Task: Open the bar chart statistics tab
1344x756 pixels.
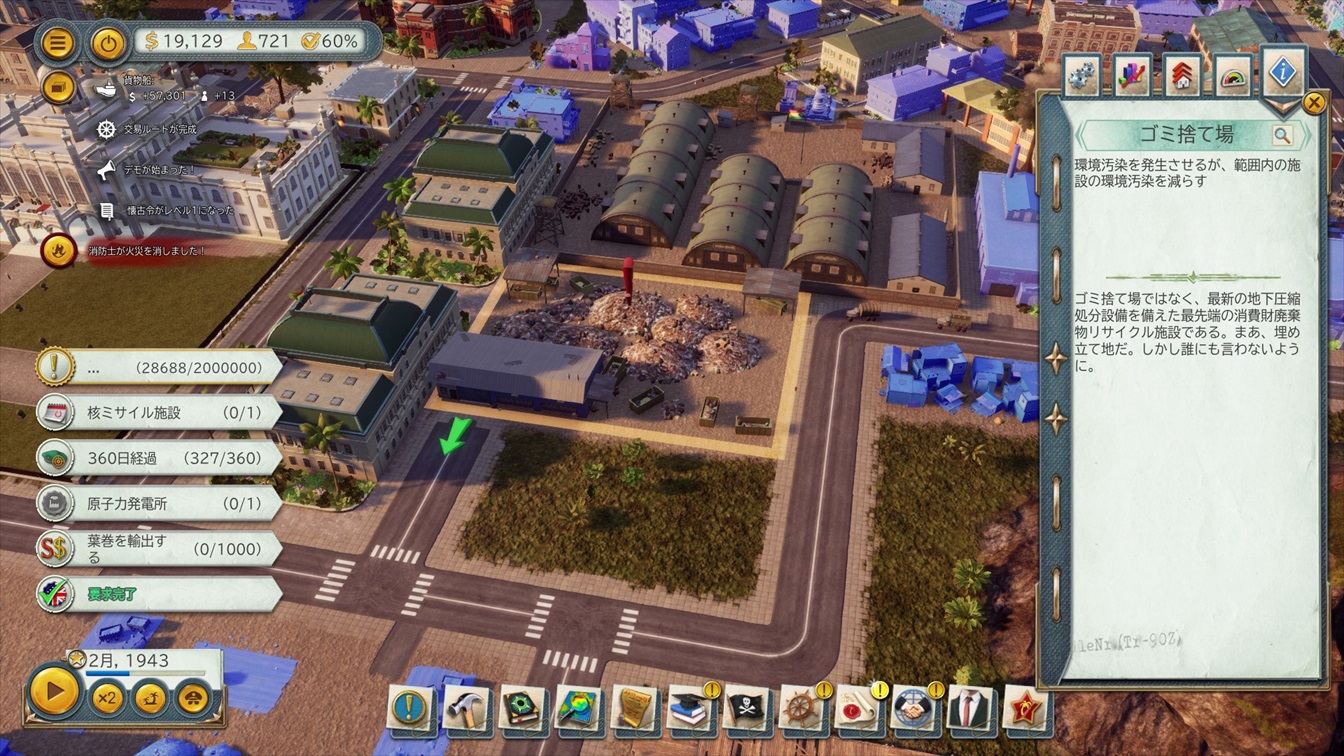Action: coord(1132,76)
